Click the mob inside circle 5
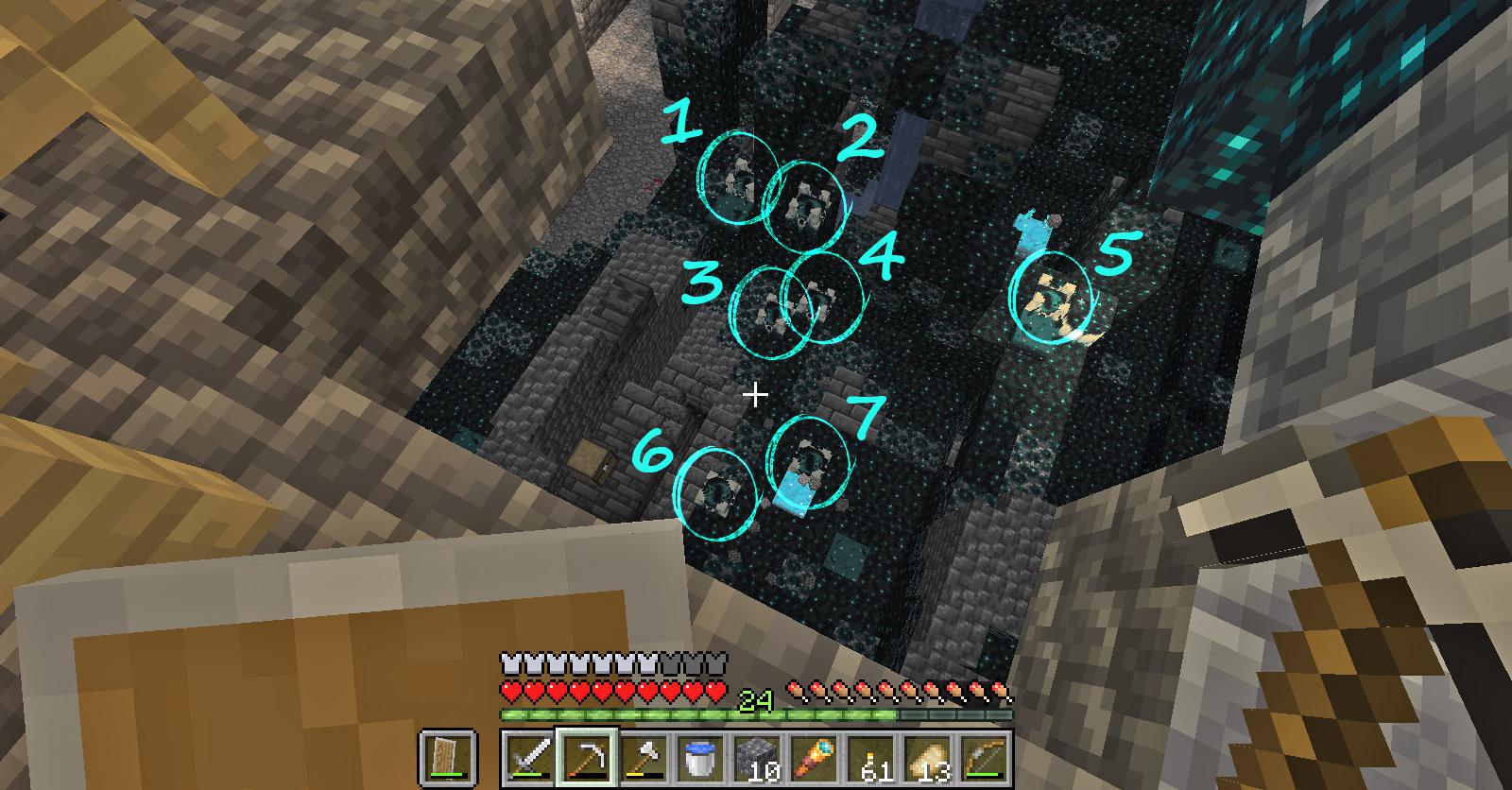This screenshot has height=790, width=1512. point(1052,298)
